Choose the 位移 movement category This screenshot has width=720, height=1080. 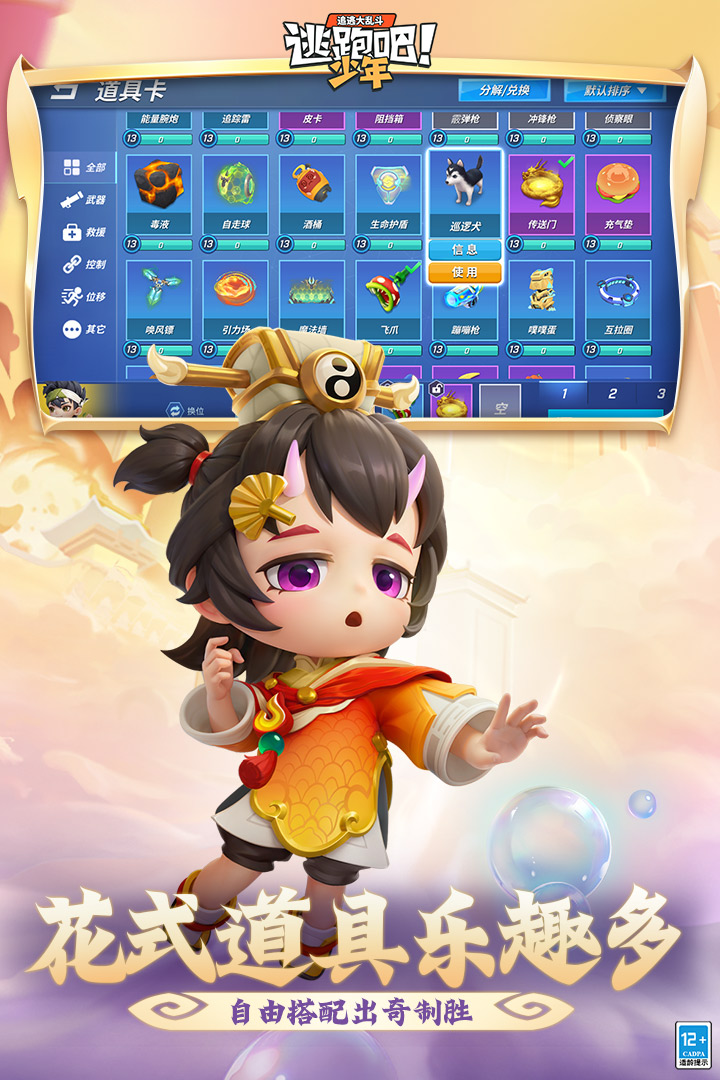point(84,296)
